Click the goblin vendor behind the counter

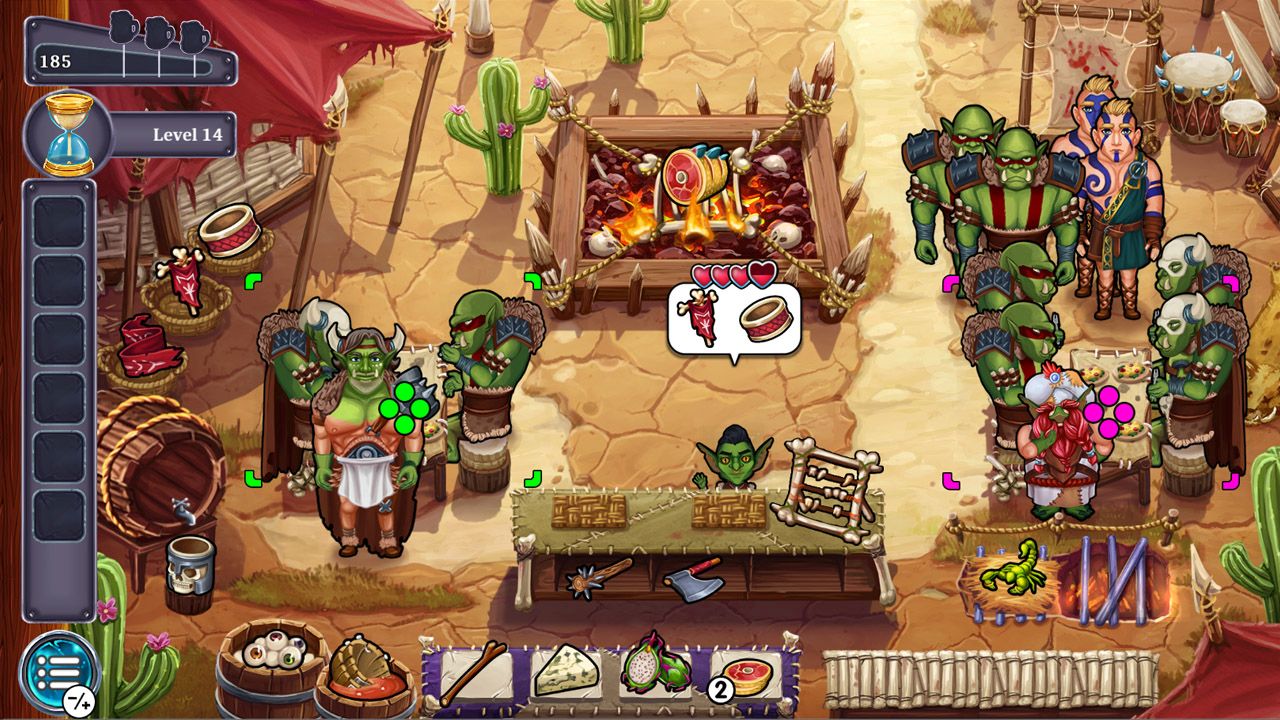point(735,460)
